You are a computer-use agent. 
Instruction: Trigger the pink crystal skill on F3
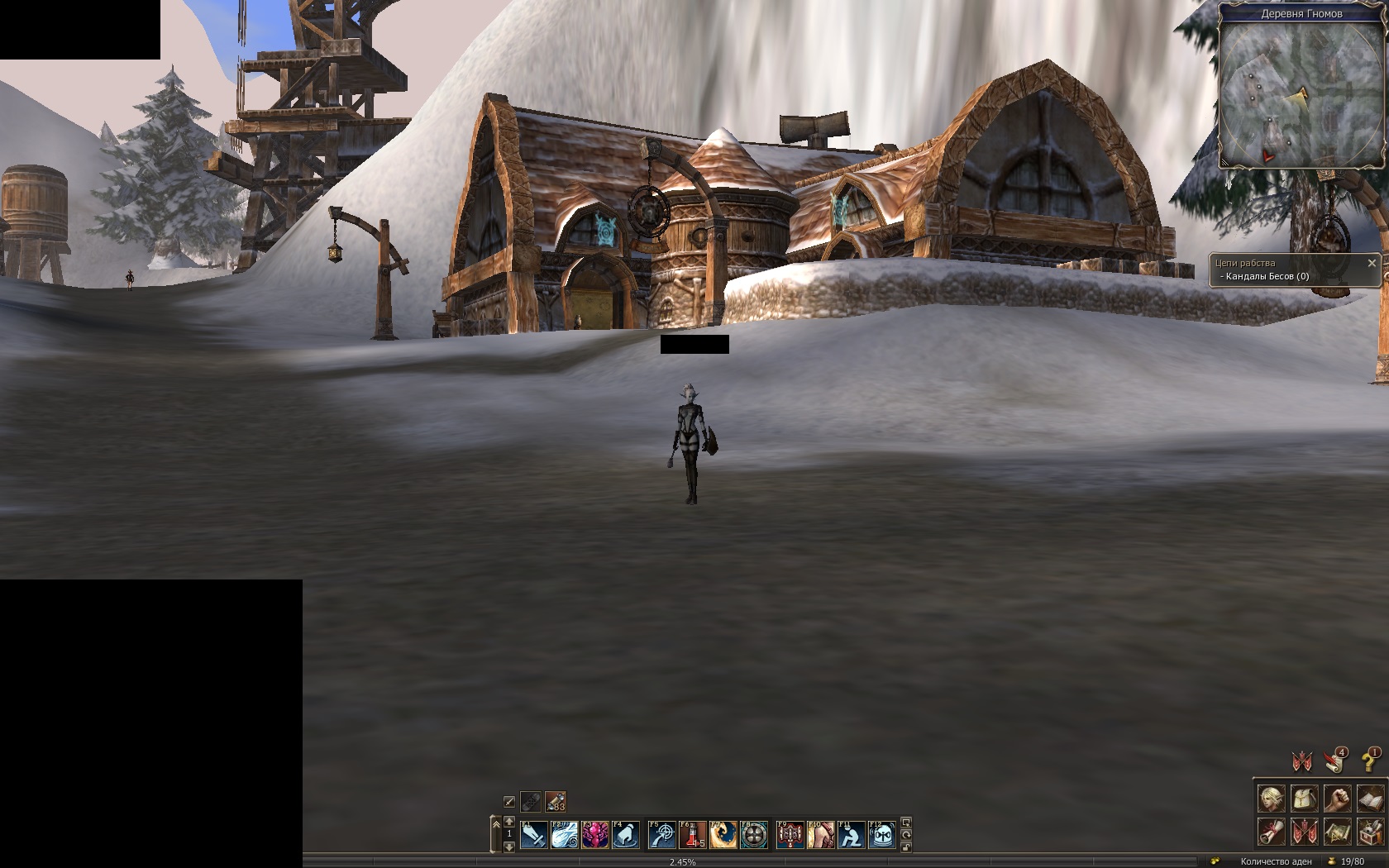594,835
